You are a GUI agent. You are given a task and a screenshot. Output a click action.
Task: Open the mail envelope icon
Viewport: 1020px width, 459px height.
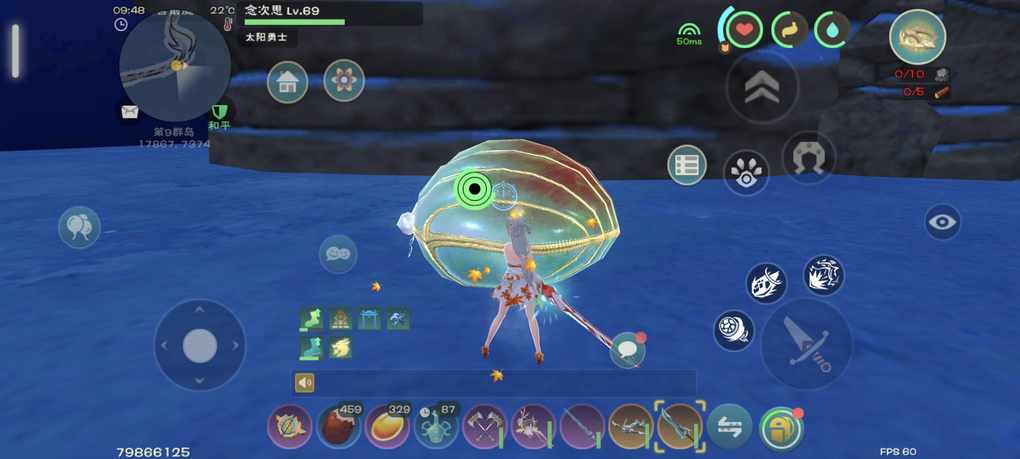point(130,112)
